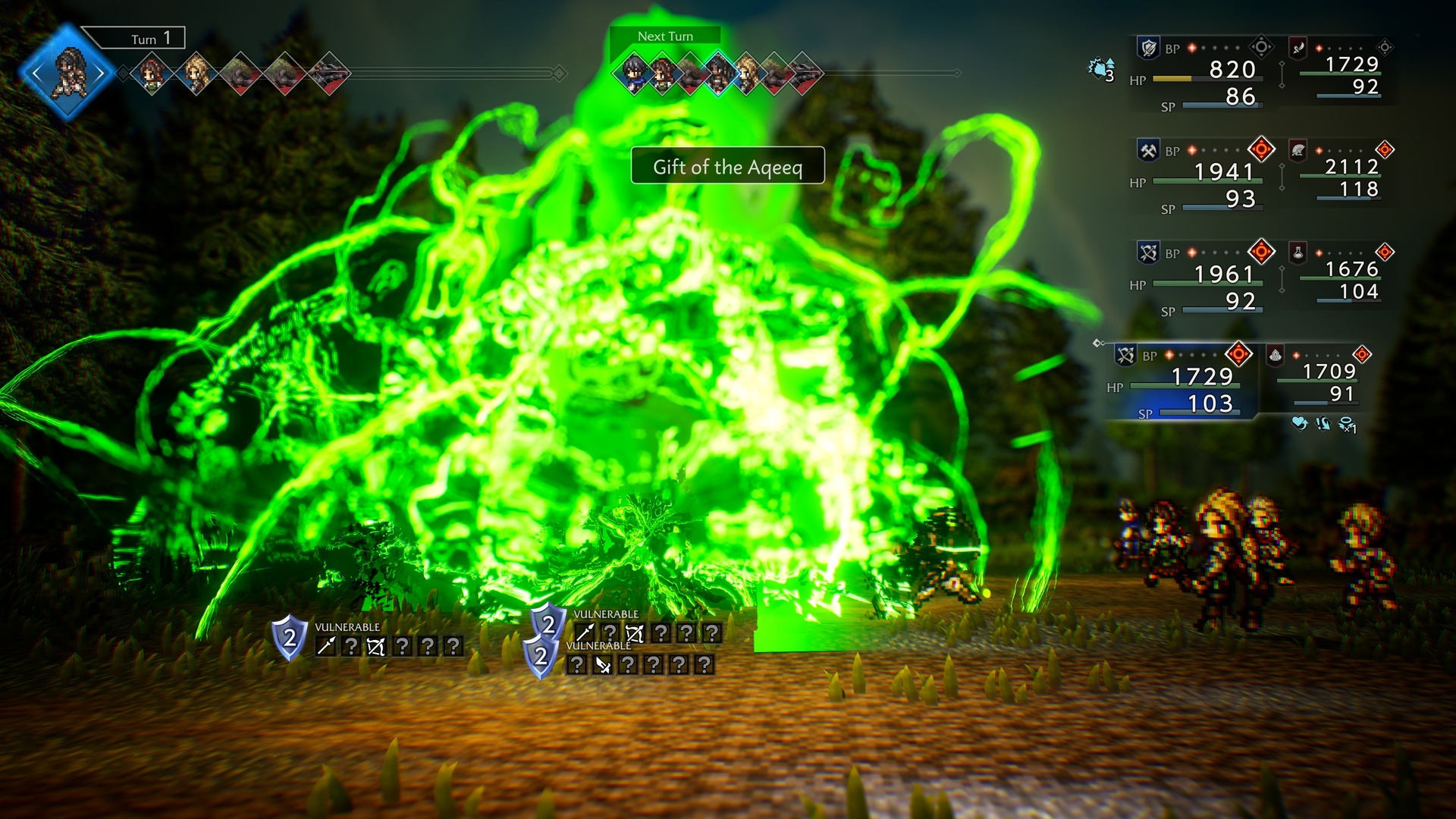Click the Gift of the Aqeeq skill banner

point(727,166)
